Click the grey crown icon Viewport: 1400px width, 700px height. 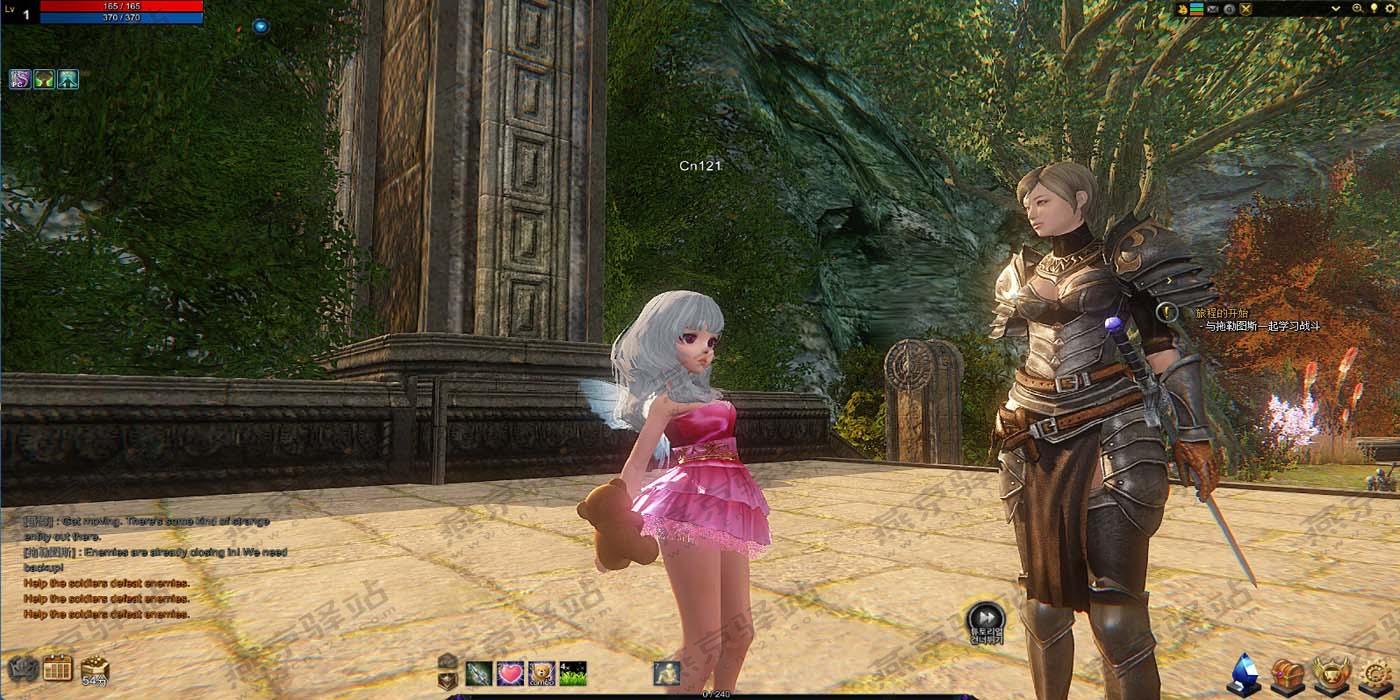coord(22,669)
